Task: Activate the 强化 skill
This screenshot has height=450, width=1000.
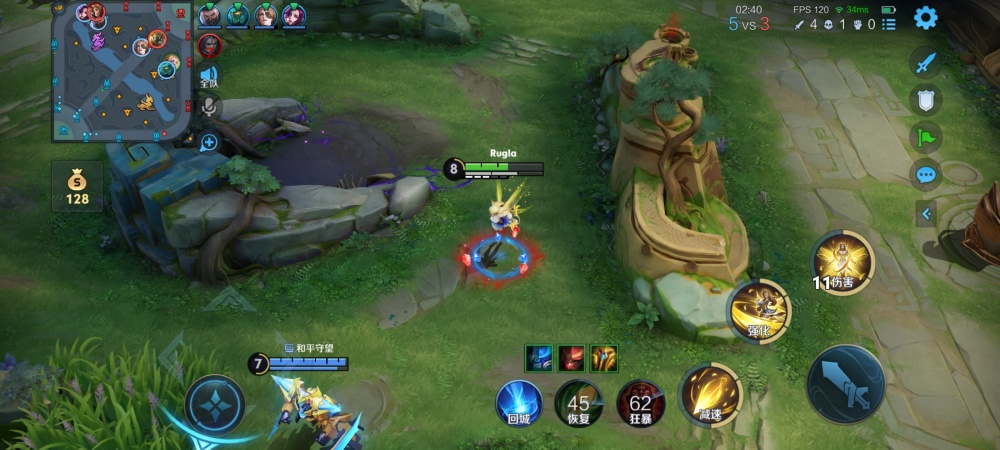Action: [x=760, y=310]
